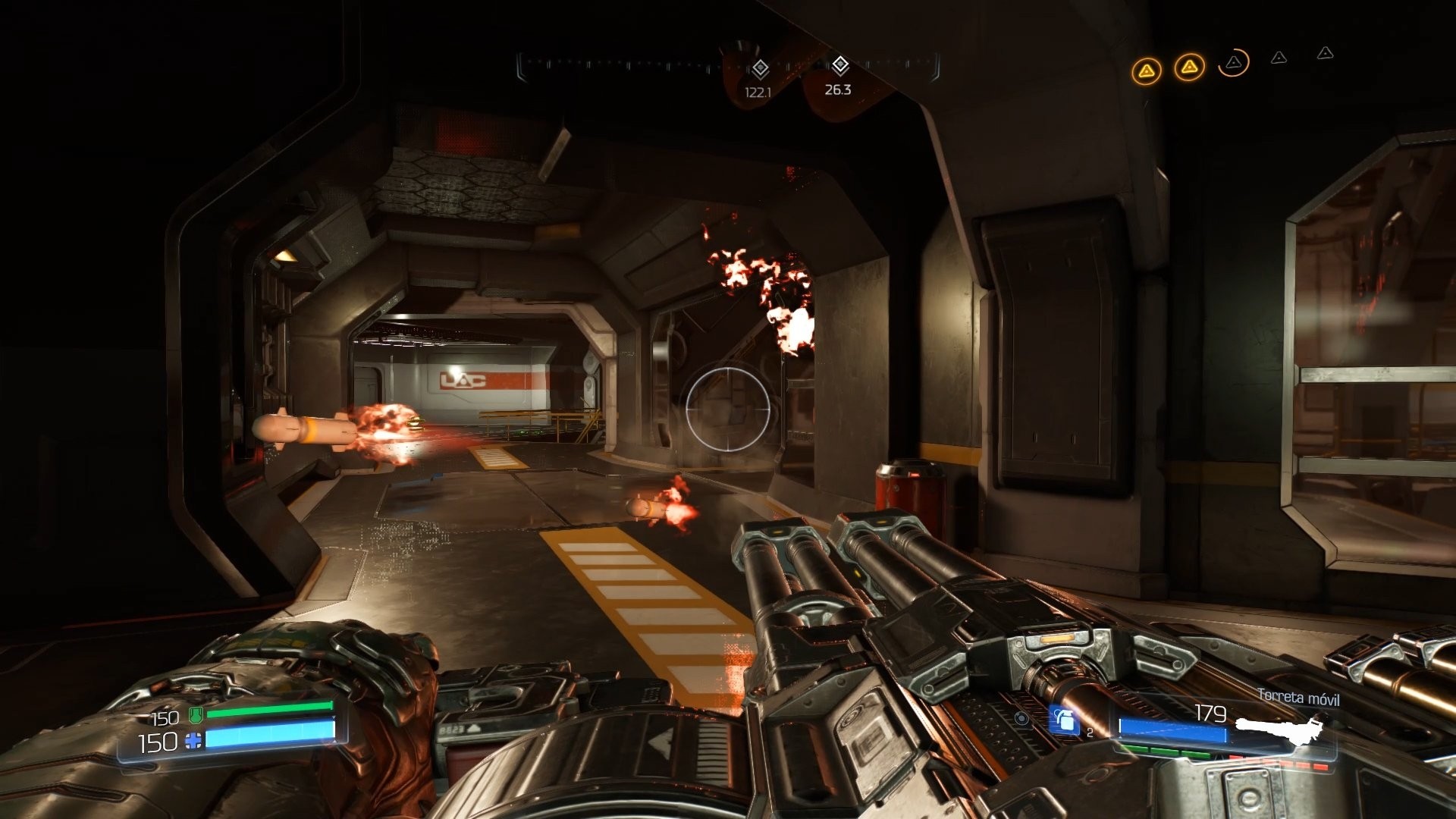Select the blue health cross icon
The width and height of the screenshot is (1456, 819).
pyautogui.click(x=192, y=741)
